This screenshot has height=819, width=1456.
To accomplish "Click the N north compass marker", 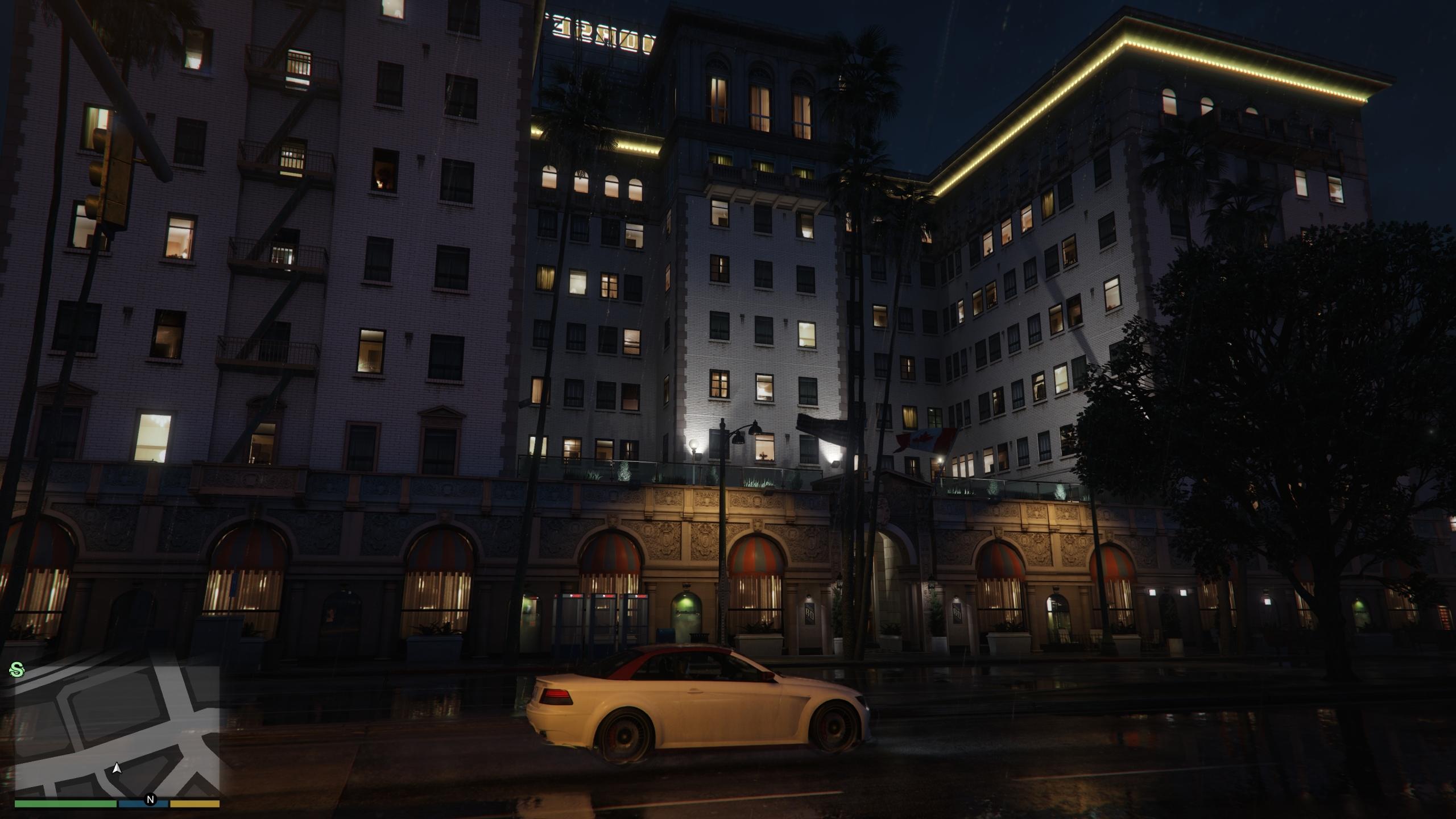I will (x=151, y=800).
